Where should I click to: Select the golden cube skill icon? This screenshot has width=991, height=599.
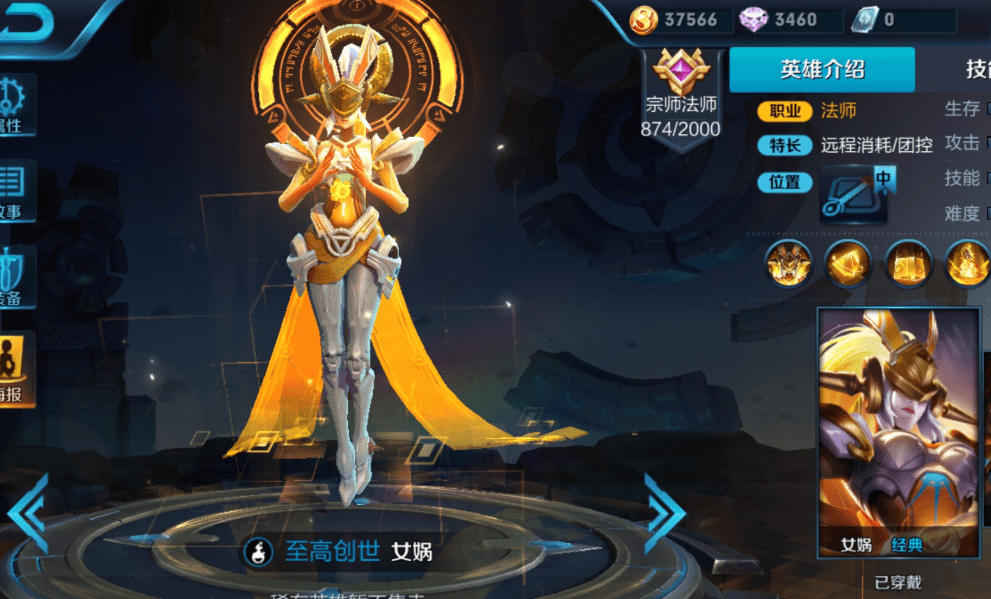908,263
